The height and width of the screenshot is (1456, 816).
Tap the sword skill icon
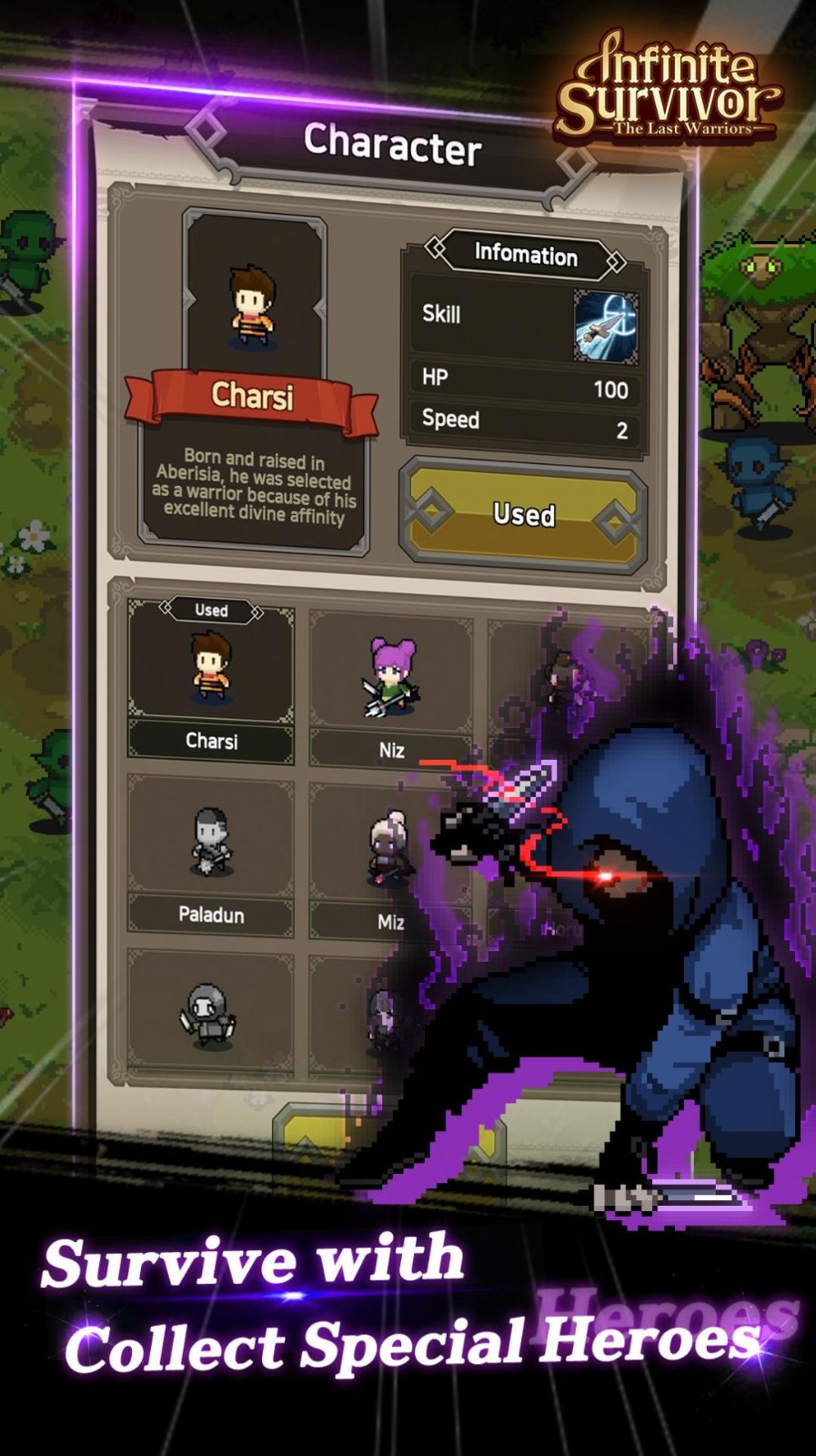pyautogui.click(x=606, y=326)
